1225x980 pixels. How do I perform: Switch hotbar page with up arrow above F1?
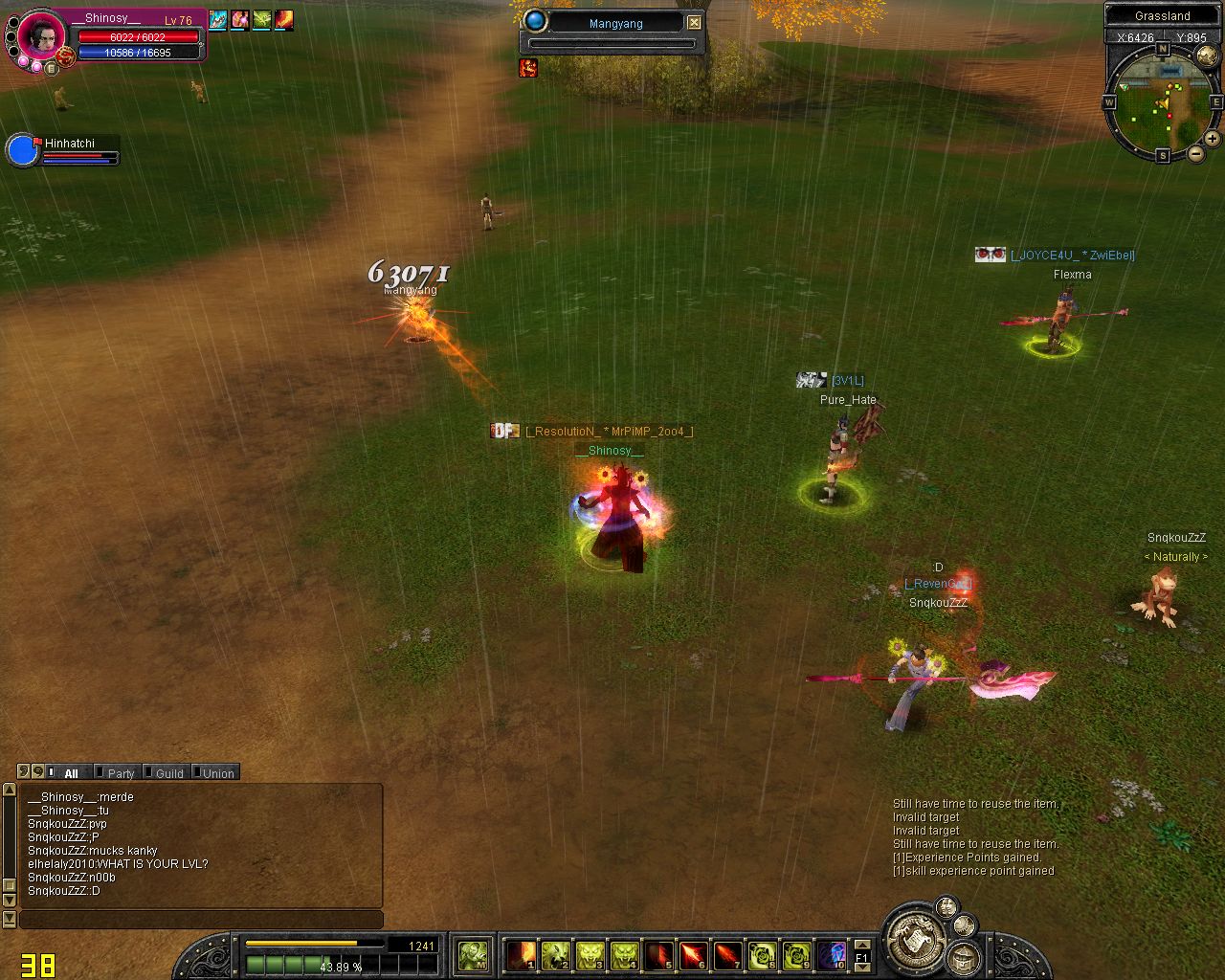(x=862, y=944)
